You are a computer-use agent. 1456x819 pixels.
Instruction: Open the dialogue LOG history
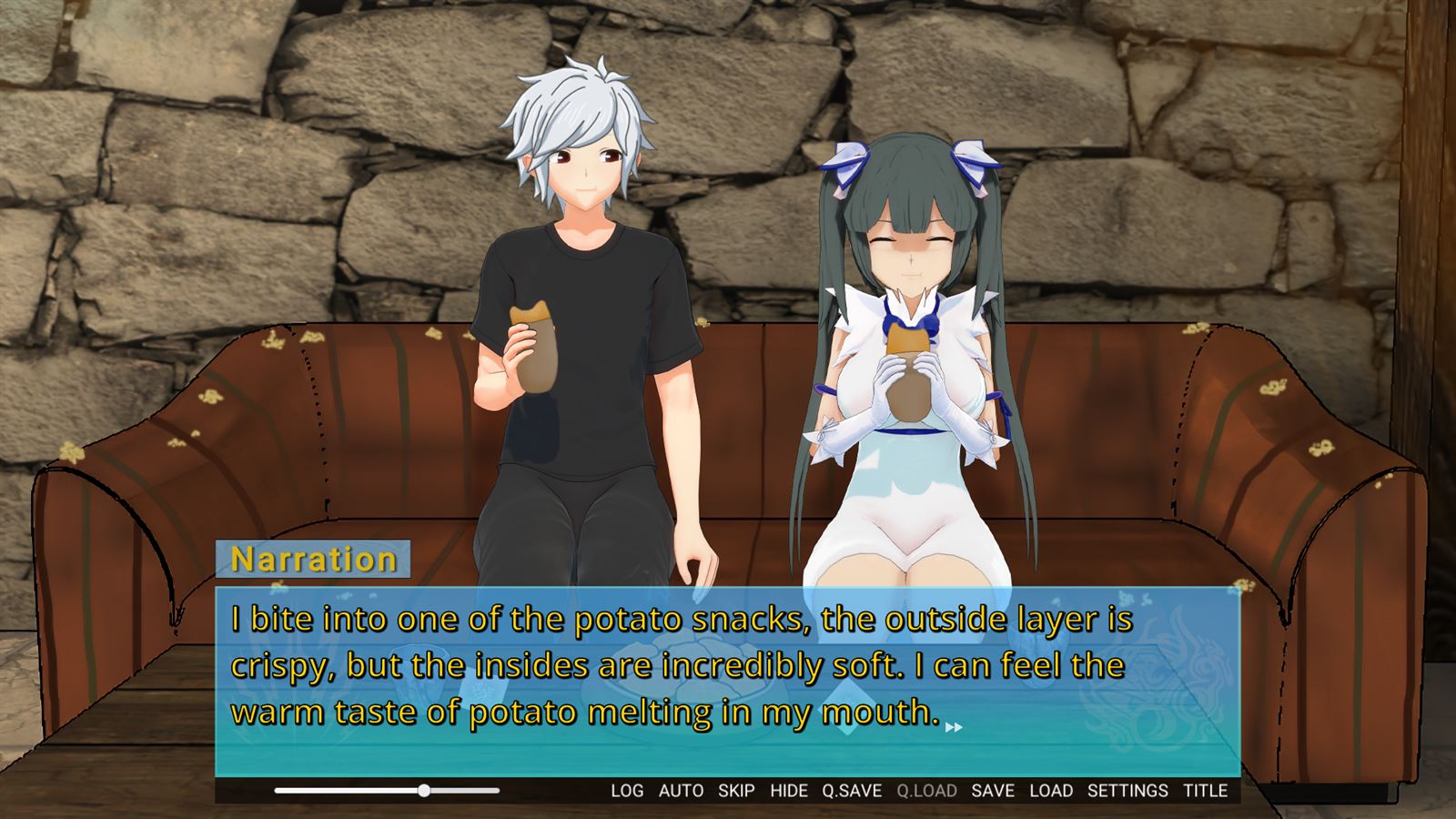point(627,791)
